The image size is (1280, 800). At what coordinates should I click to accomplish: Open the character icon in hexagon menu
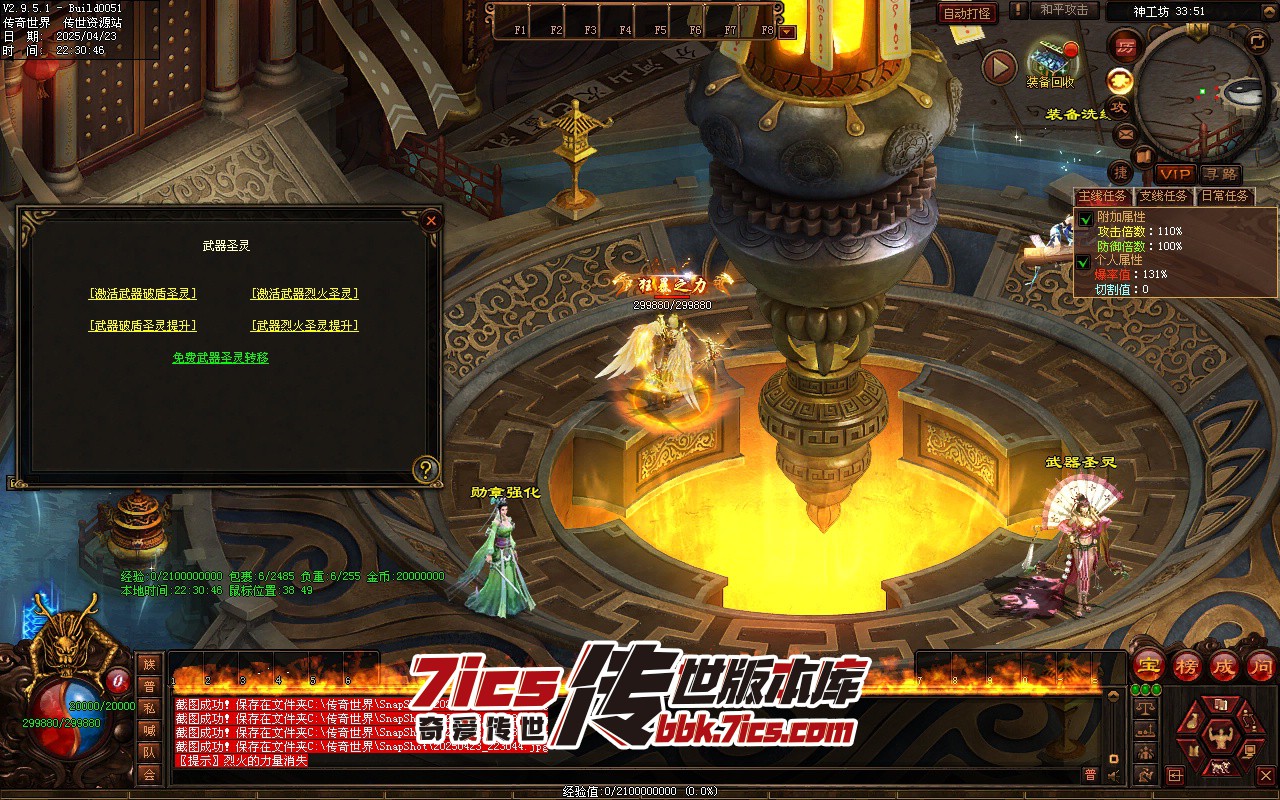click(x=1218, y=740)
